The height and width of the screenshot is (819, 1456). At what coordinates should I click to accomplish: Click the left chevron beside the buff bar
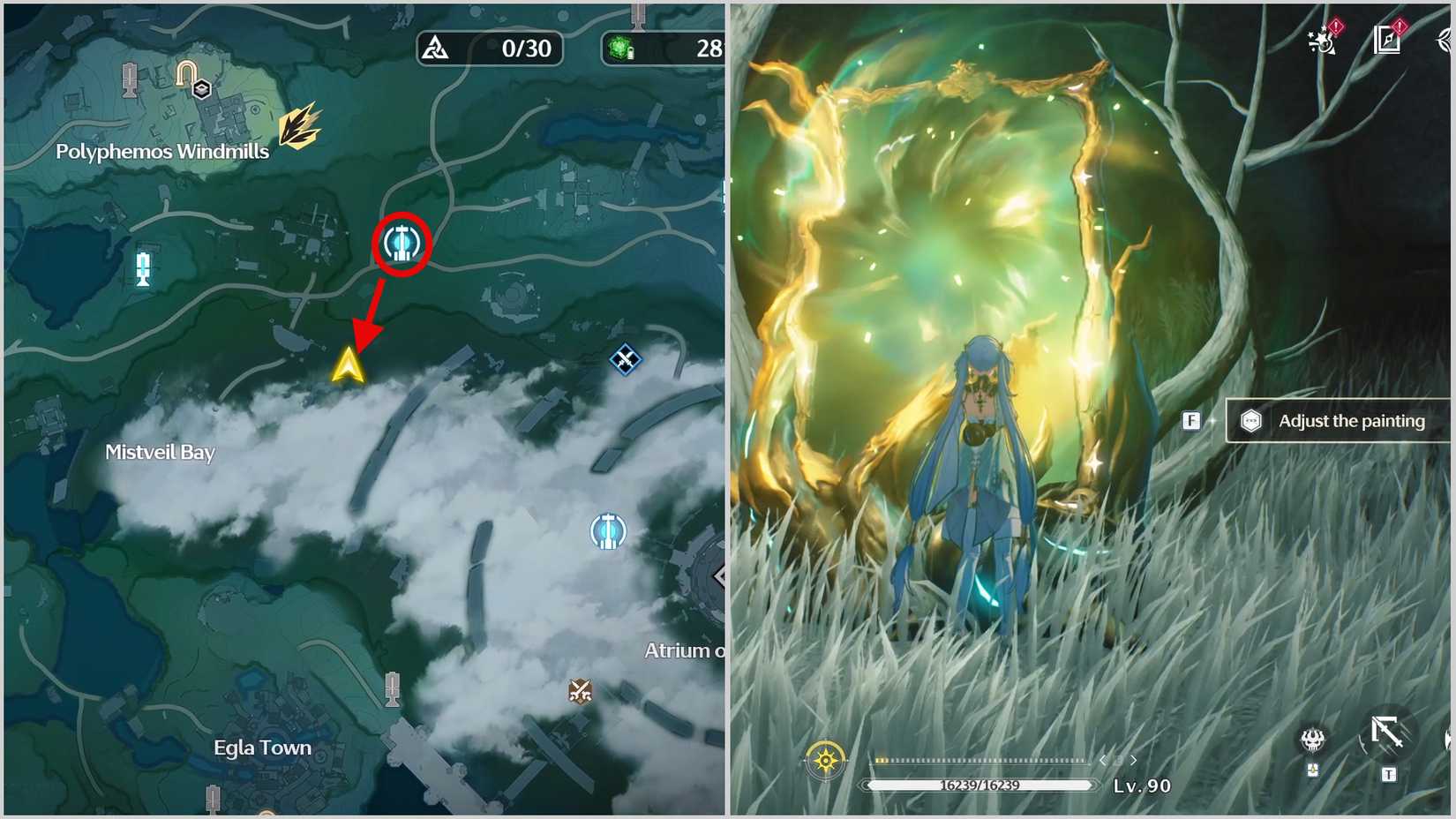tap(1103, 759)
